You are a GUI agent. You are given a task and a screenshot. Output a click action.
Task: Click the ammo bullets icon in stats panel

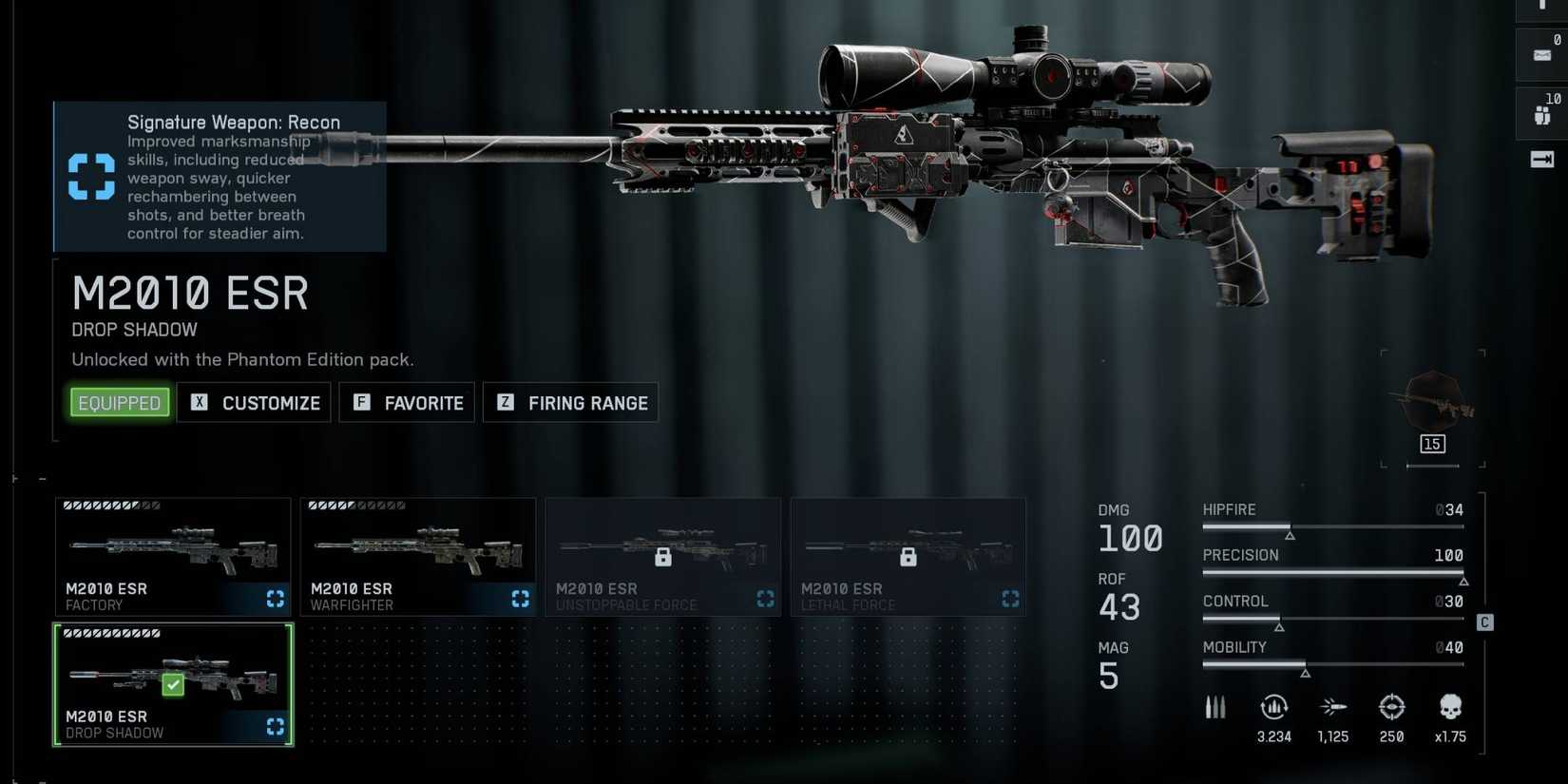click(x=1215, y=707)
